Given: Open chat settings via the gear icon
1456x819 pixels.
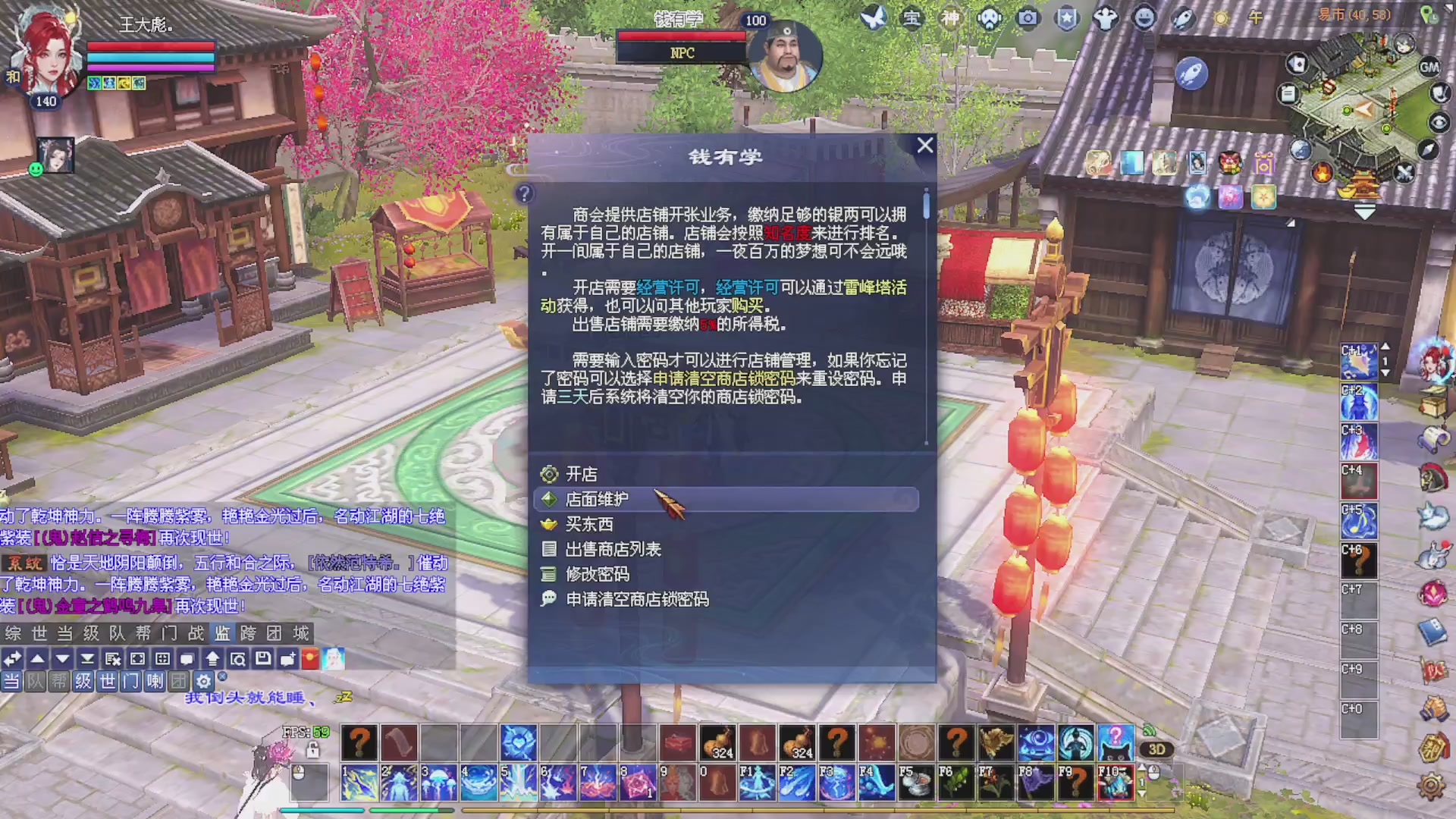Looking at the screenshot, I should tap(203, 681).
